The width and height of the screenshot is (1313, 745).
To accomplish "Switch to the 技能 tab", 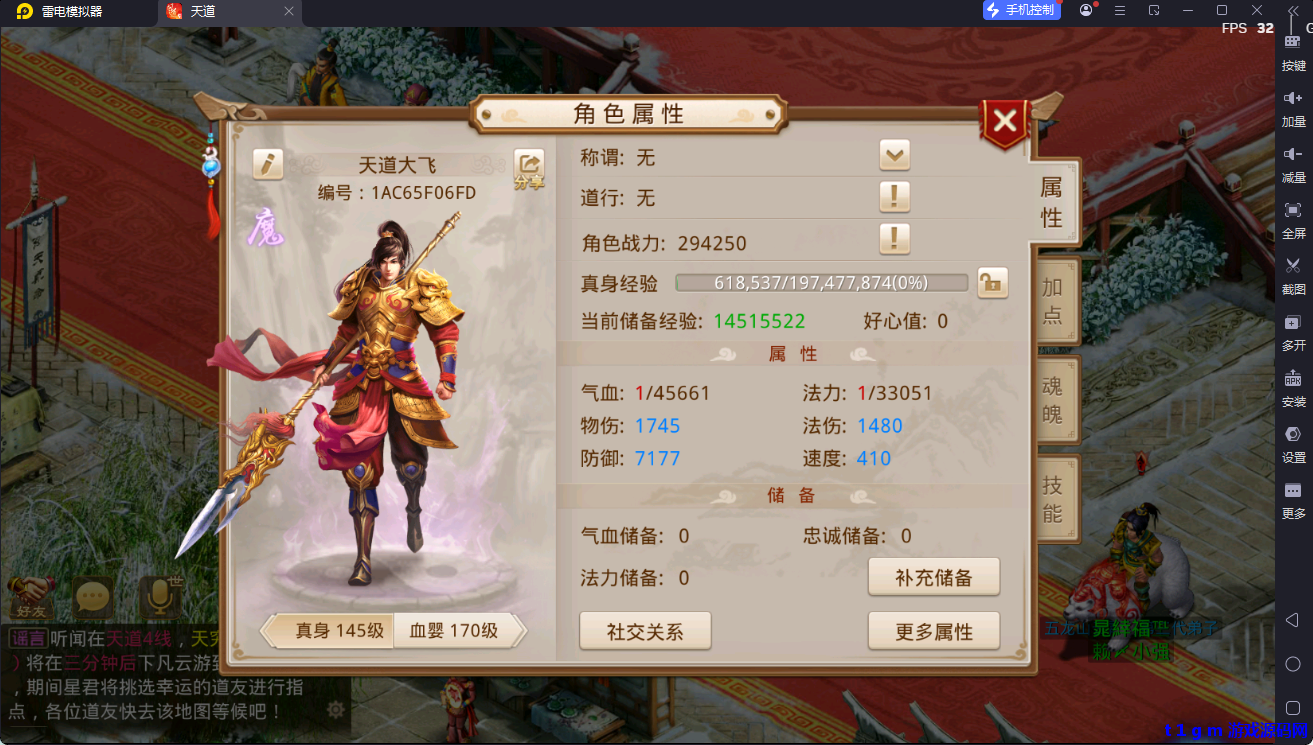I will coord(1055,498).
